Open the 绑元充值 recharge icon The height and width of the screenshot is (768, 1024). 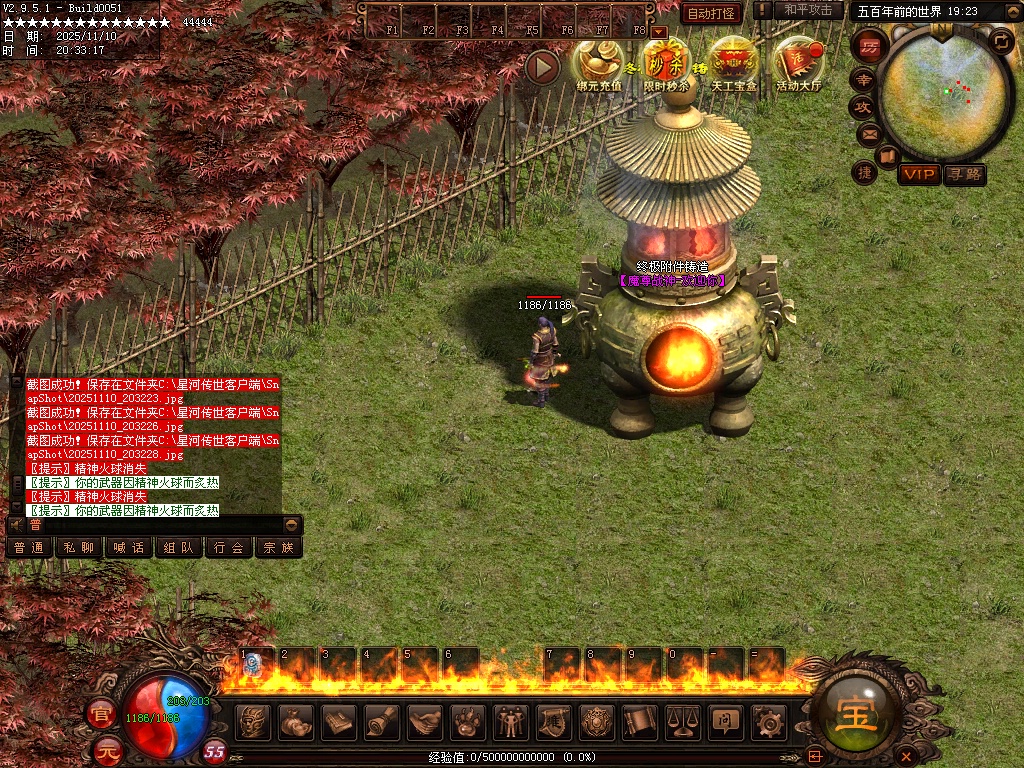tap(598, 64)
